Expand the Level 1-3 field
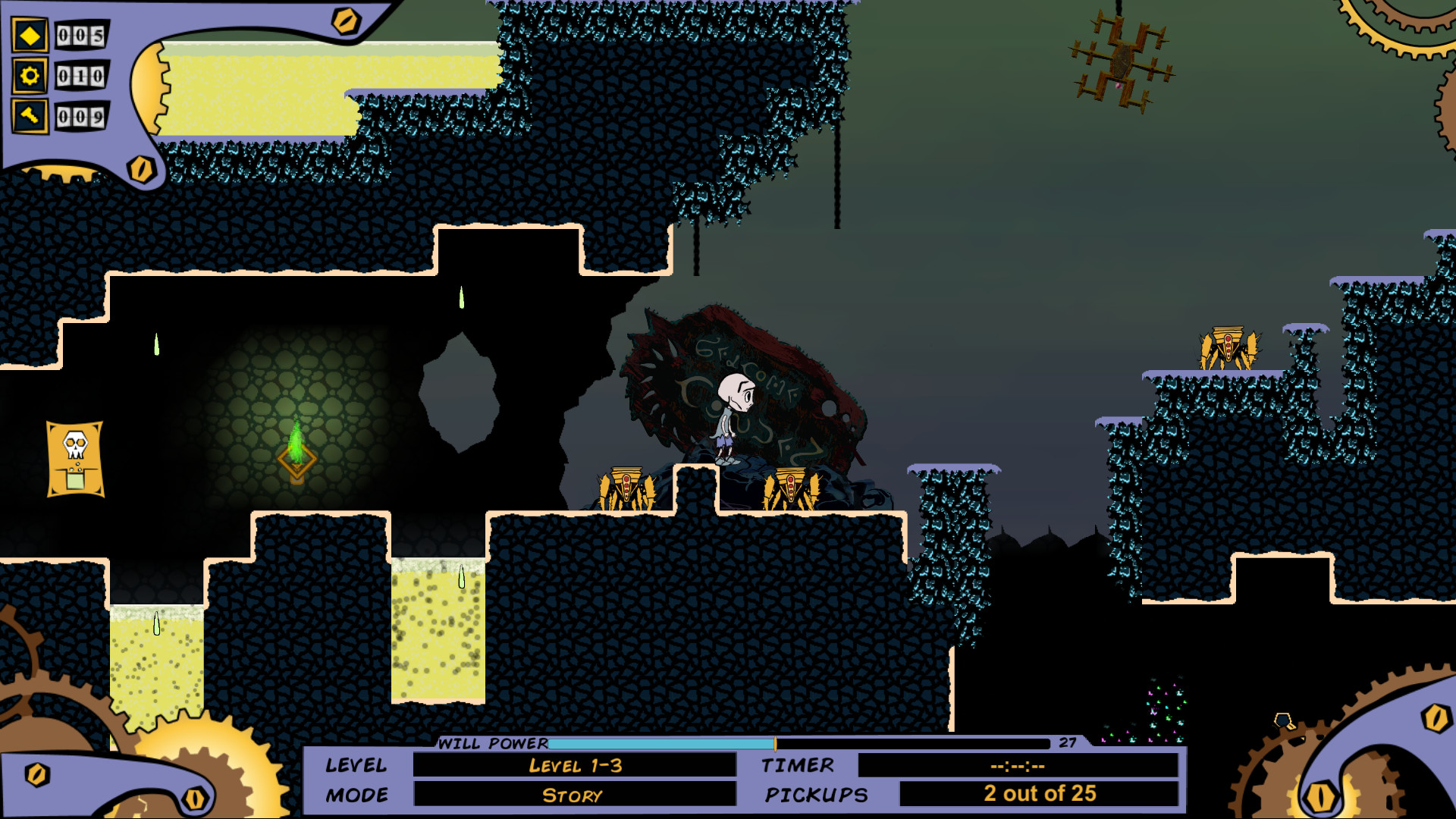Image resolution: width=1456 pixels, height=819 pixels. pos(576,766)
